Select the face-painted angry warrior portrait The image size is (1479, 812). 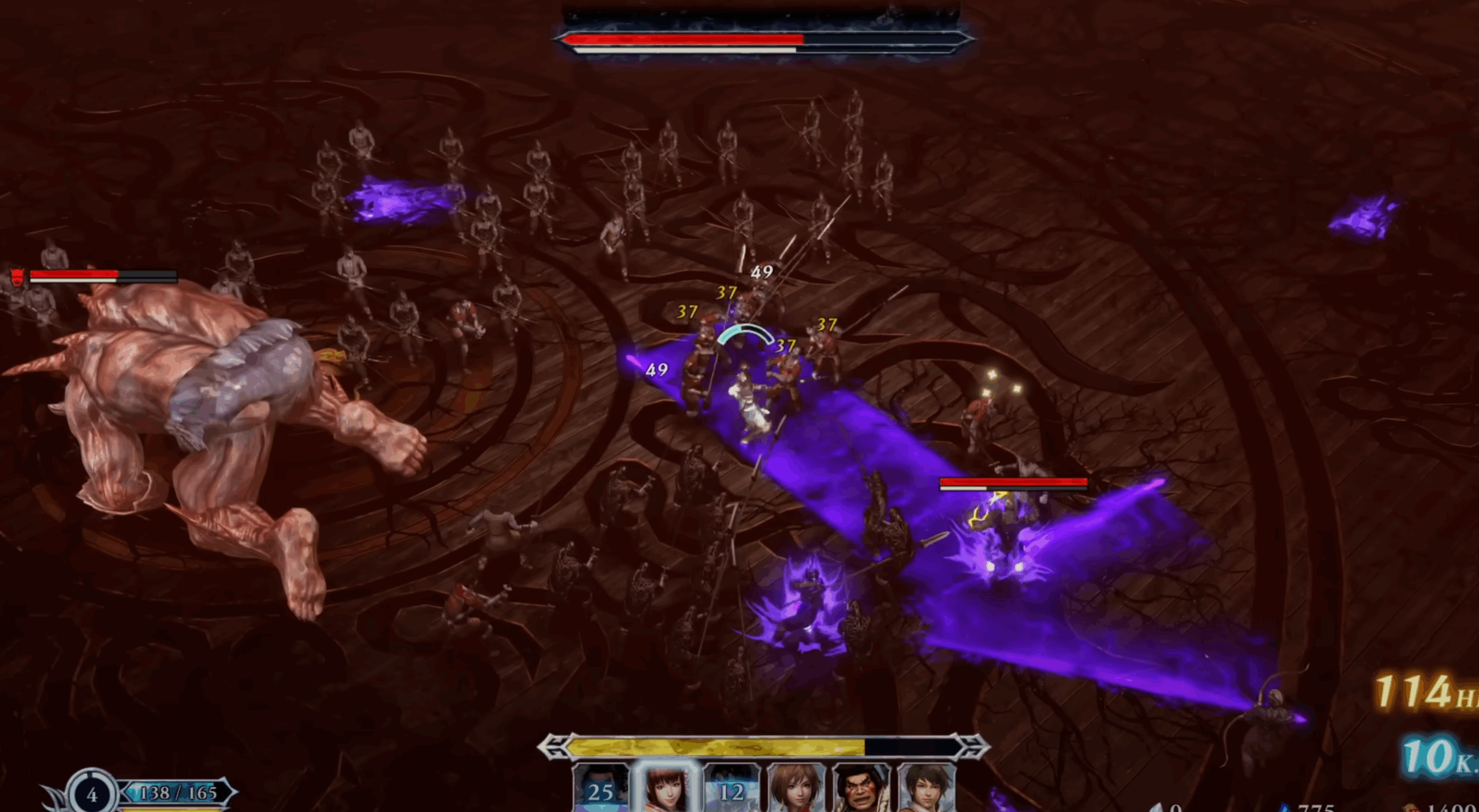click(x=861, y=789)
